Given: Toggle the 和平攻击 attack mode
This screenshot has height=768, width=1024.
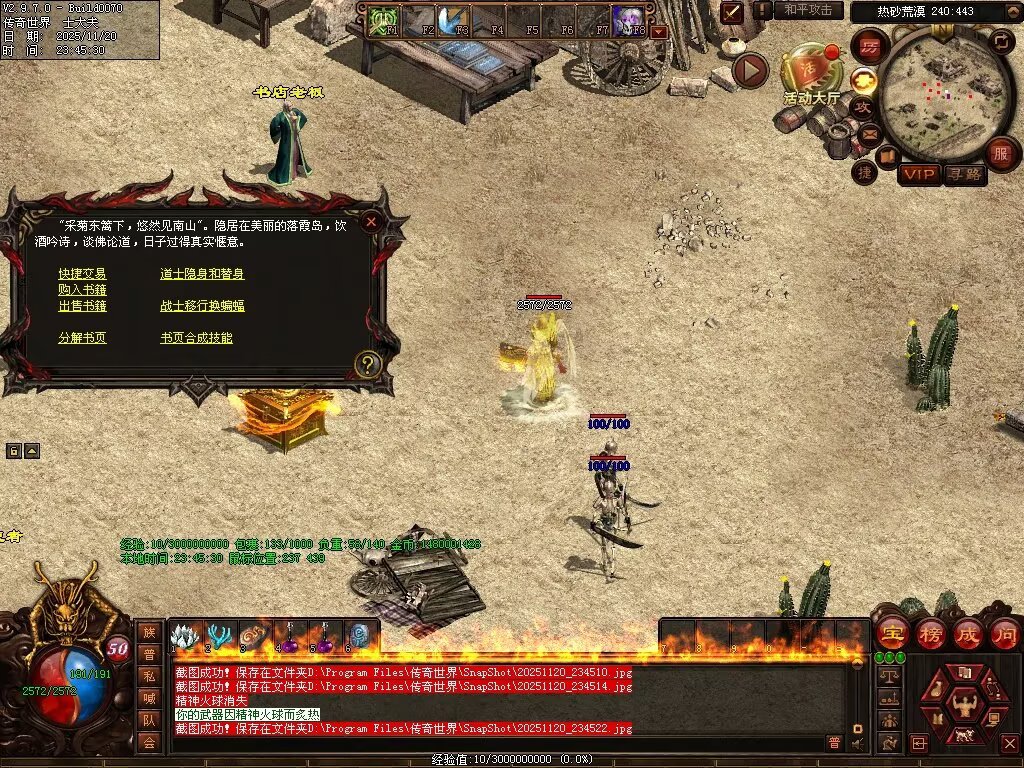Looking at the screenshot, I should tap(807, 10).
